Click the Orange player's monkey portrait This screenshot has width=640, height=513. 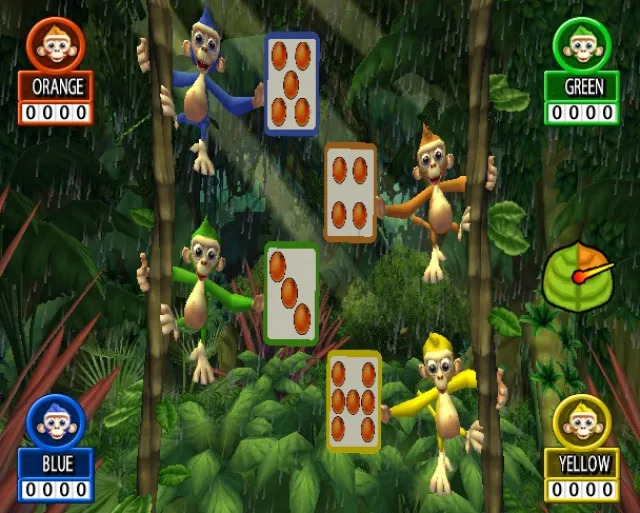tap(56, 42)
